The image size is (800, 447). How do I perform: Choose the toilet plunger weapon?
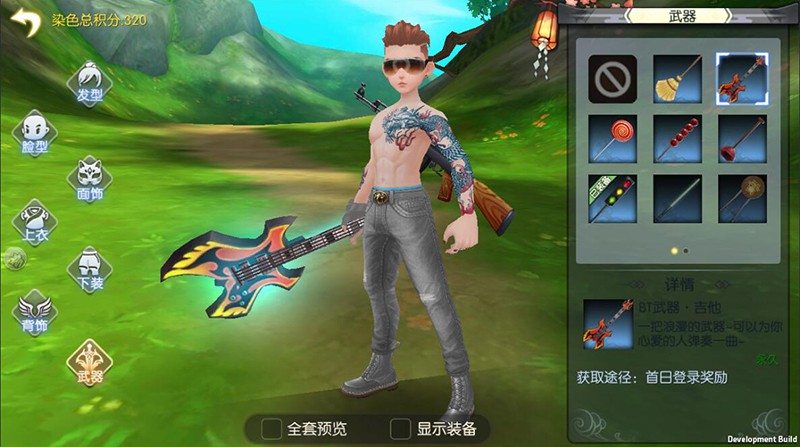click(741, 139)
